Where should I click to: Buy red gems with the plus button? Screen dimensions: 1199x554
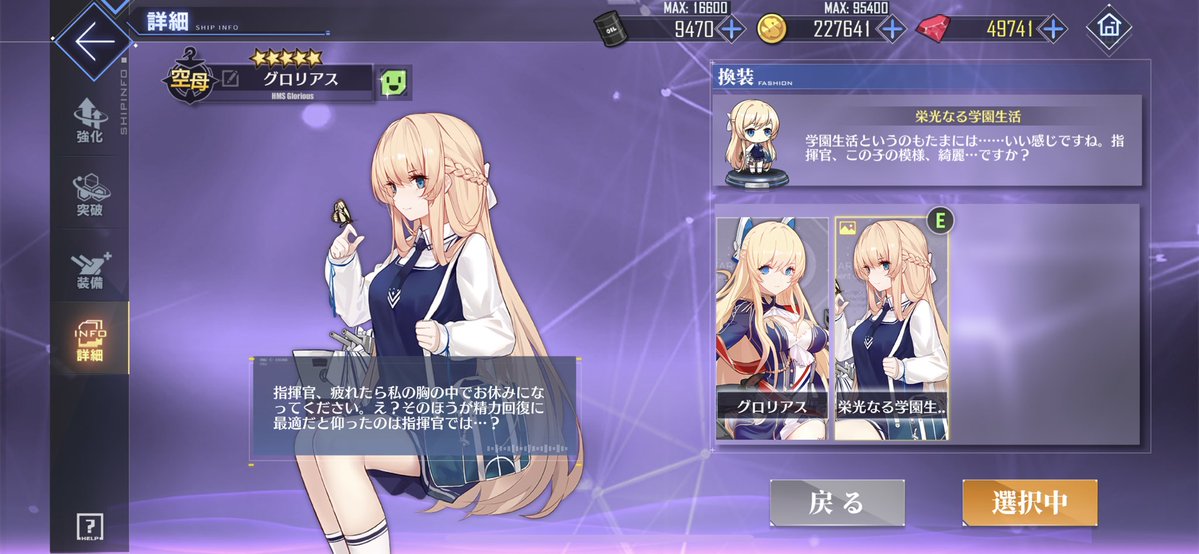[x=1051, y=28]
